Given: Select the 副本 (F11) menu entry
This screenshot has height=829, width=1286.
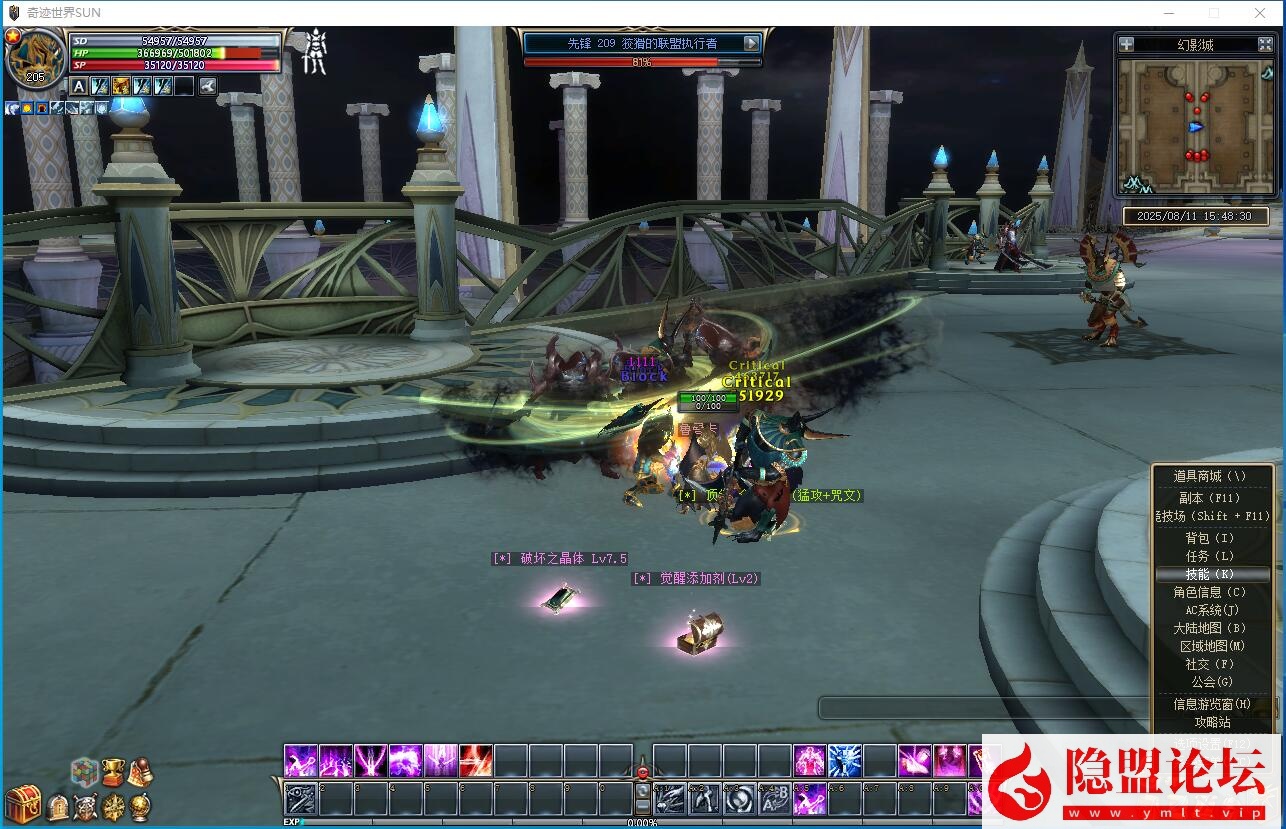Looking at the screenshot, I should 1210,498.
